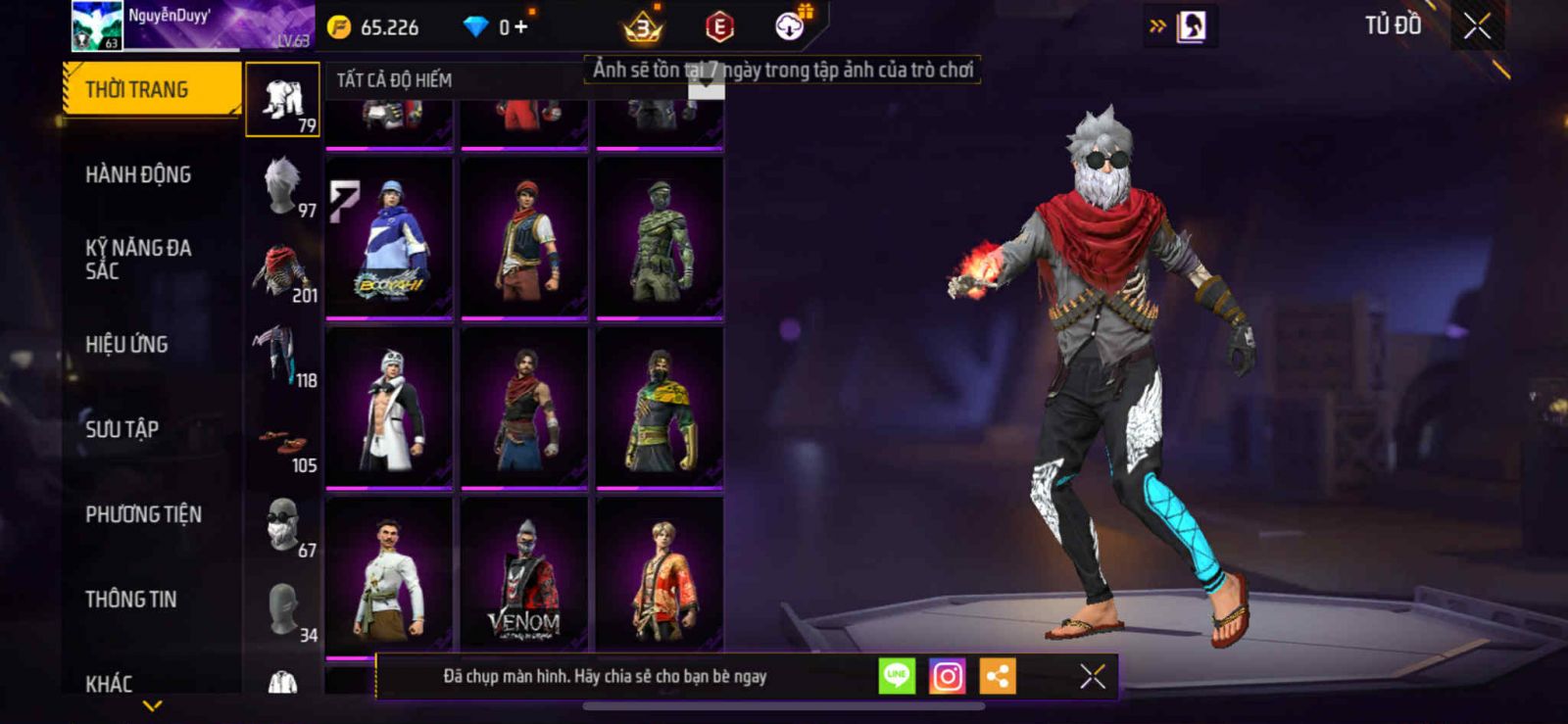Close the Tủ Đồ wardrobe screen

(1477, 26)
